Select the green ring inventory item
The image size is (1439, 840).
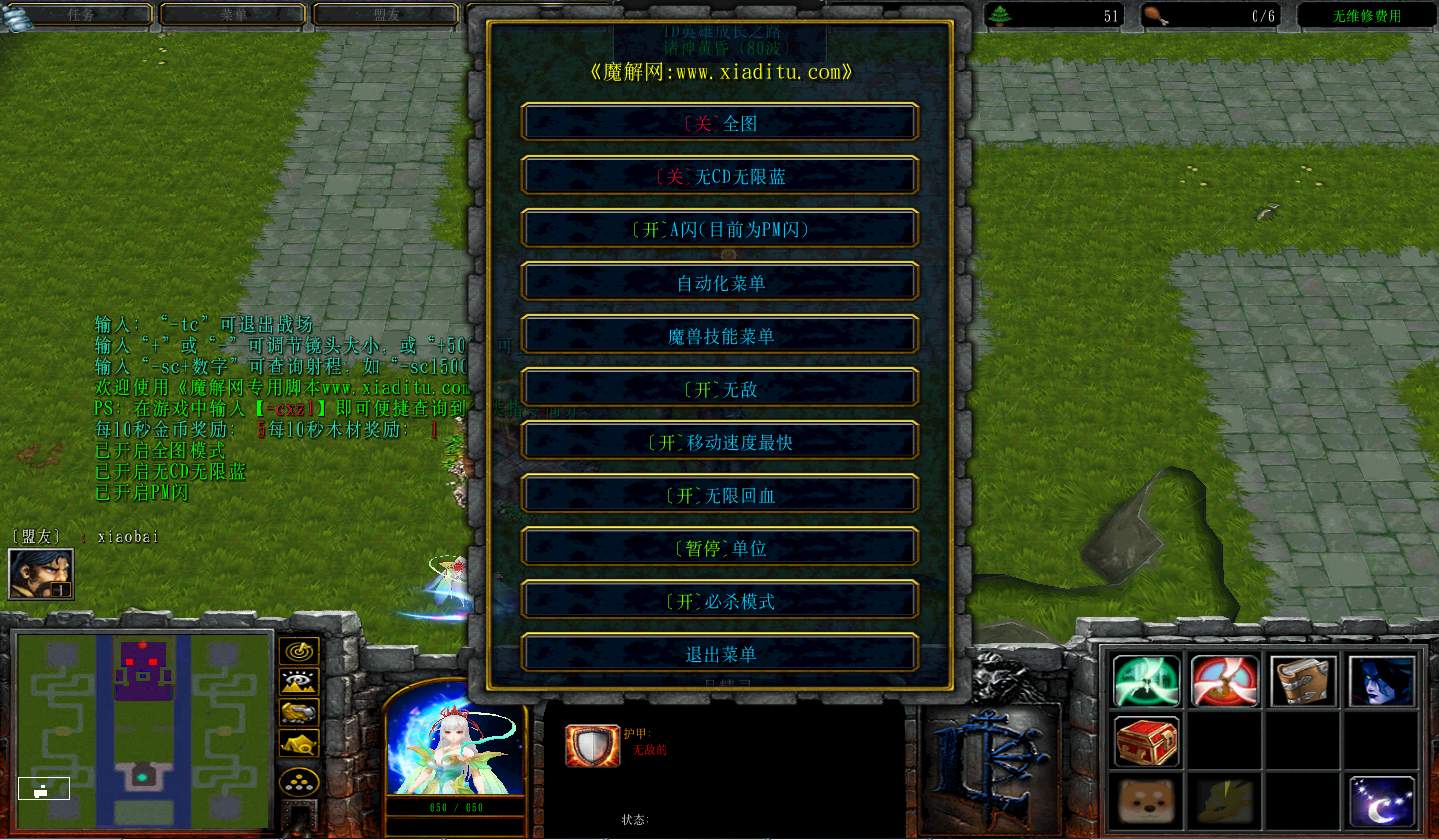point(1146,679)
